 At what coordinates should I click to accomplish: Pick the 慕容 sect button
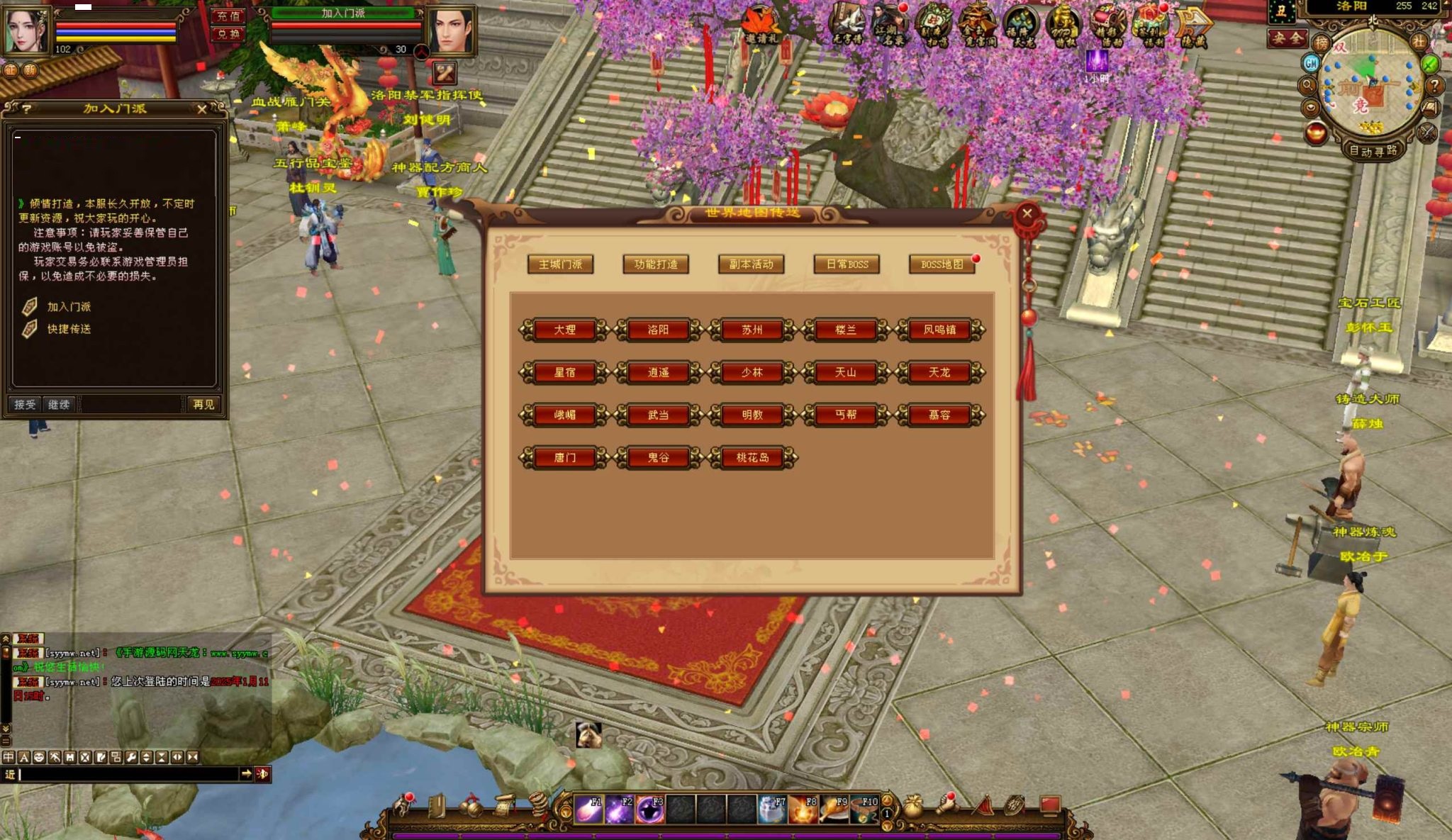pyautogui.click(x=939, y=415)
